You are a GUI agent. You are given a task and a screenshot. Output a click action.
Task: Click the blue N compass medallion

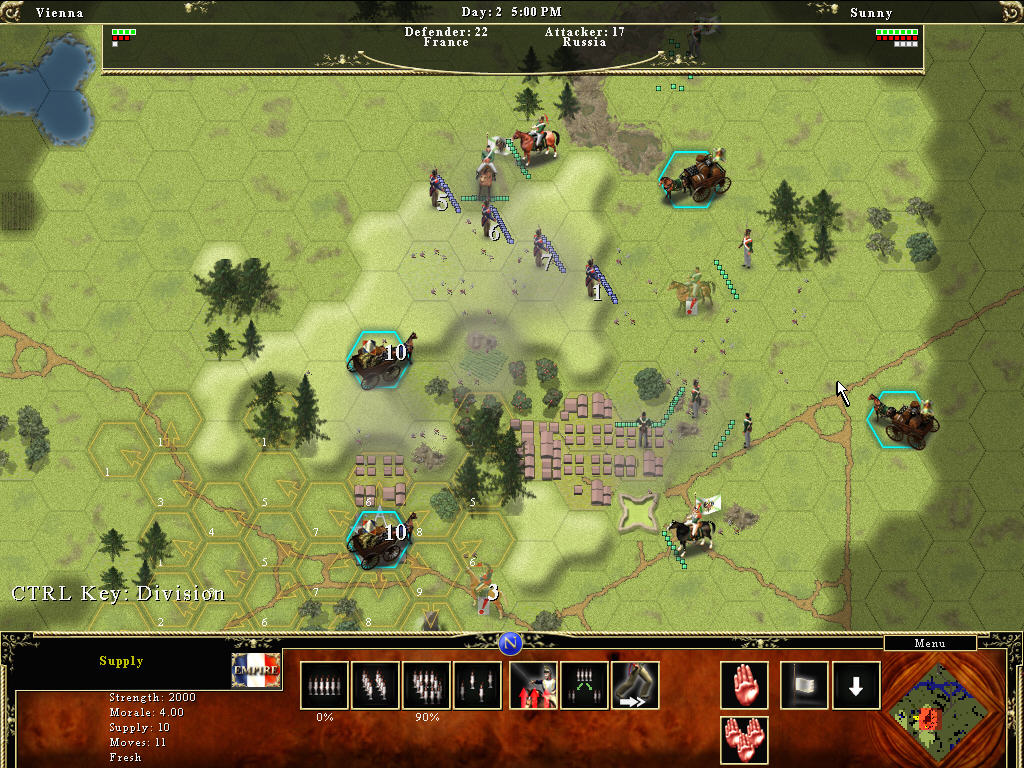click(511, 642)
